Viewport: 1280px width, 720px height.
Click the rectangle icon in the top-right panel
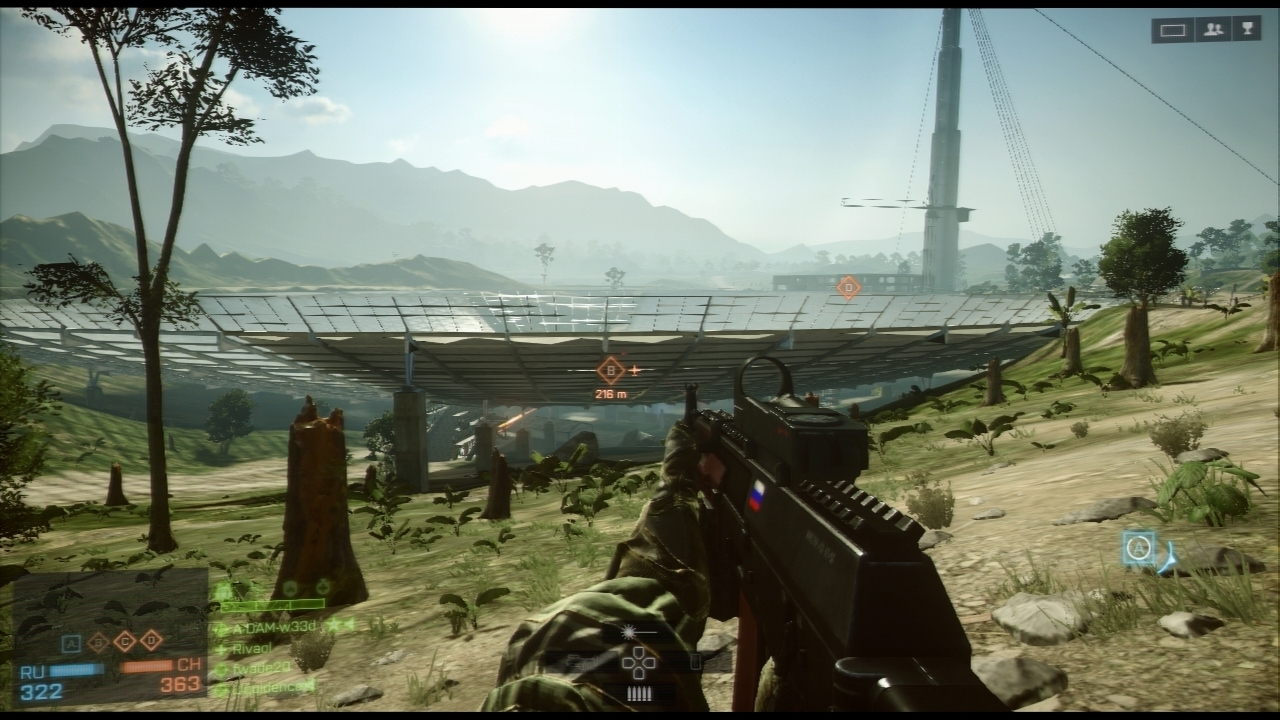click(1173, 30)
